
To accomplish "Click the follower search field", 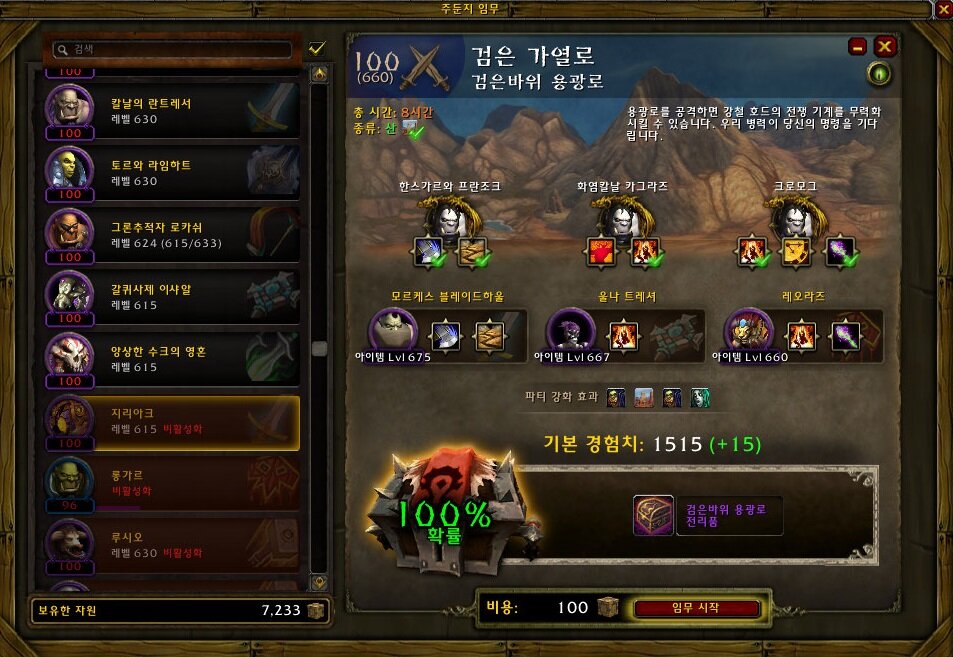I will point(176,48).
